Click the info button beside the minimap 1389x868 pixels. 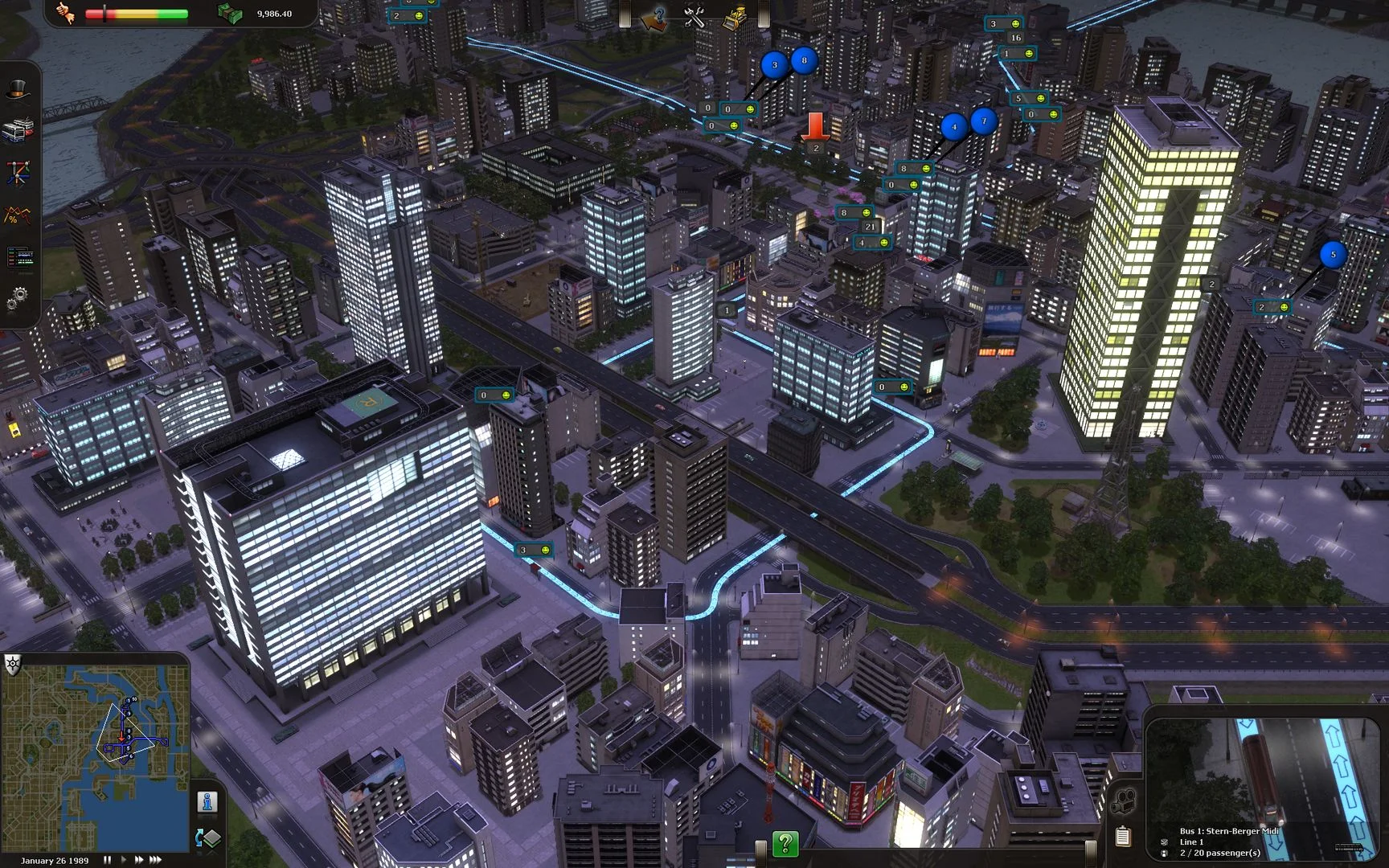pos(208,800)
